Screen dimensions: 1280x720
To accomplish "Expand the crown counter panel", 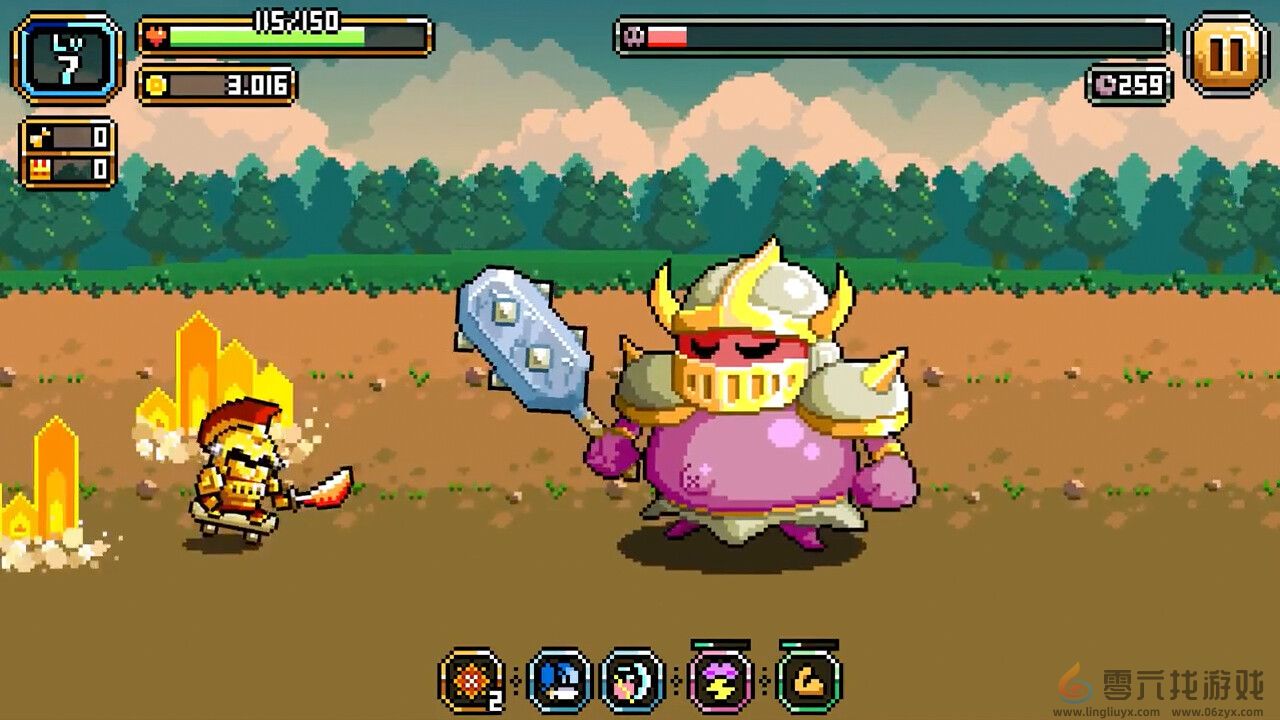I will click(x=68, y=166).
